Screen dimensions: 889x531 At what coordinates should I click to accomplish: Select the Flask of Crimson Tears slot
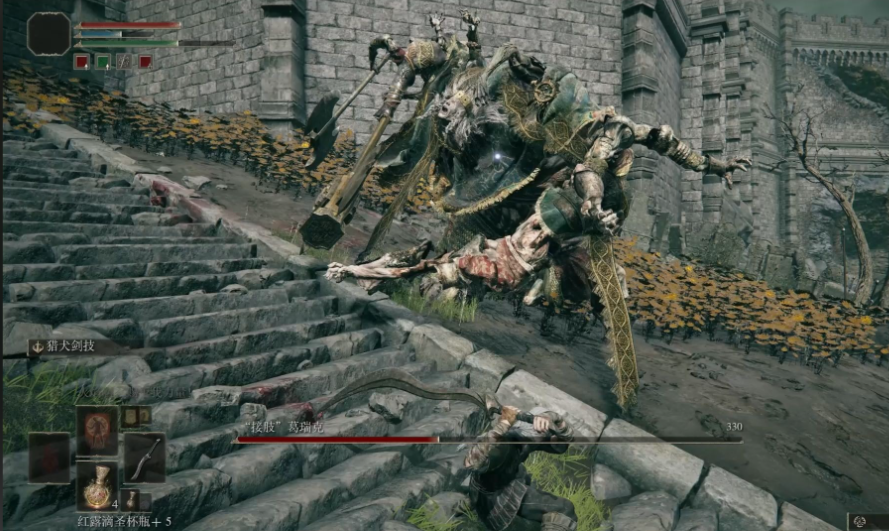tap(97, 487)
